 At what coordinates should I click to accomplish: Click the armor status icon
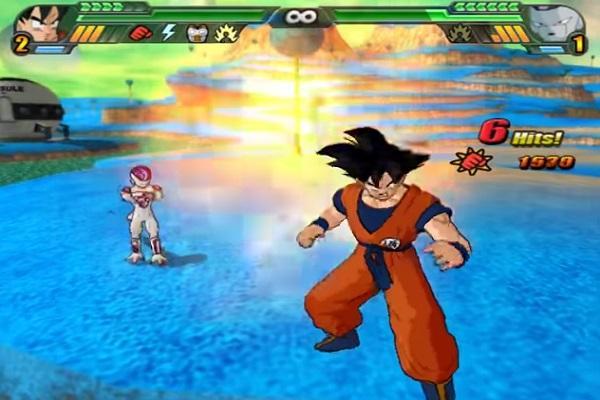tap(196, 33)
